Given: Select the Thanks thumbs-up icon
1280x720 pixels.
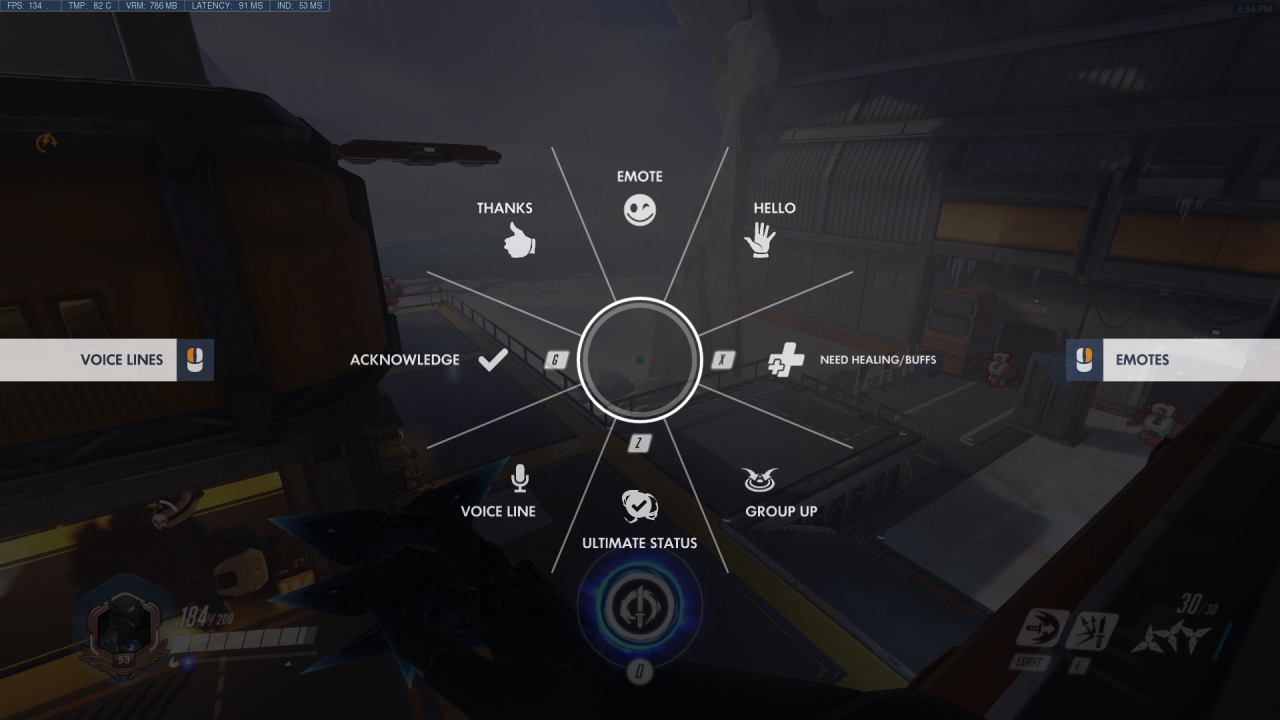Looking at the screenshot, I should pyautogui.click(x=517, y=242).
